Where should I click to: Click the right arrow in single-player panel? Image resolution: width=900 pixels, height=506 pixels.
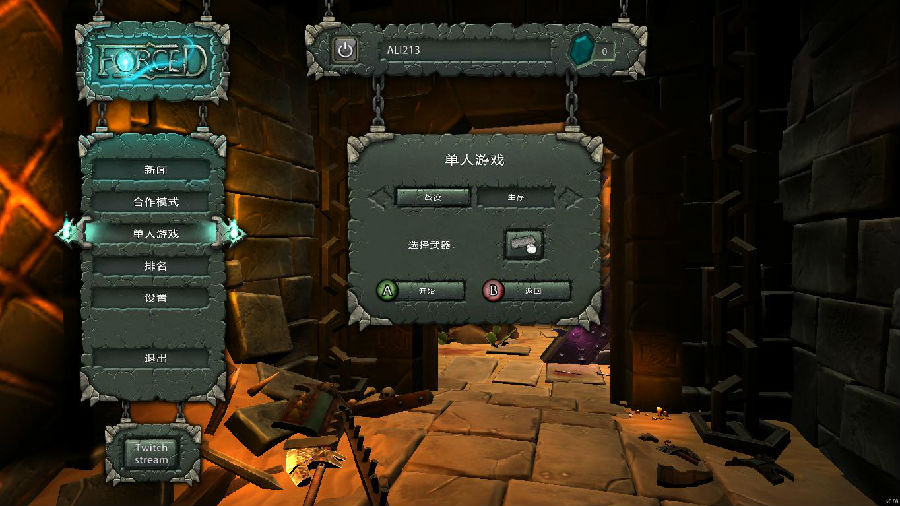click(x=571, y=197)
